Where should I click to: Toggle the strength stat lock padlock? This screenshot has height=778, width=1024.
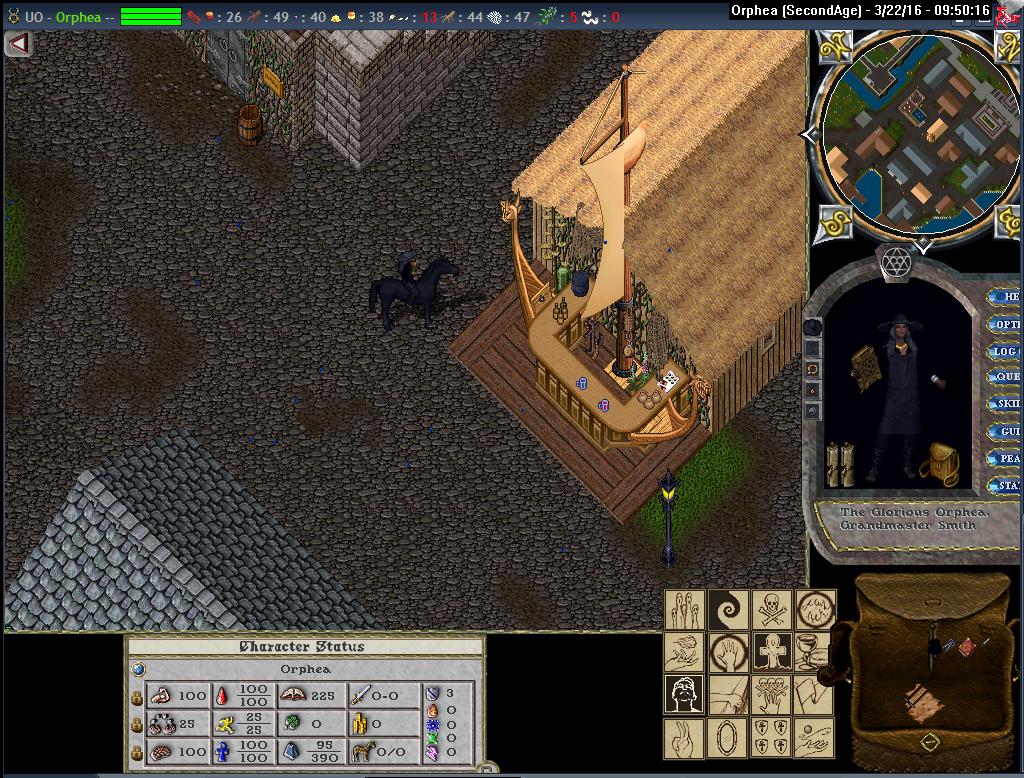(x=137, y=696)
